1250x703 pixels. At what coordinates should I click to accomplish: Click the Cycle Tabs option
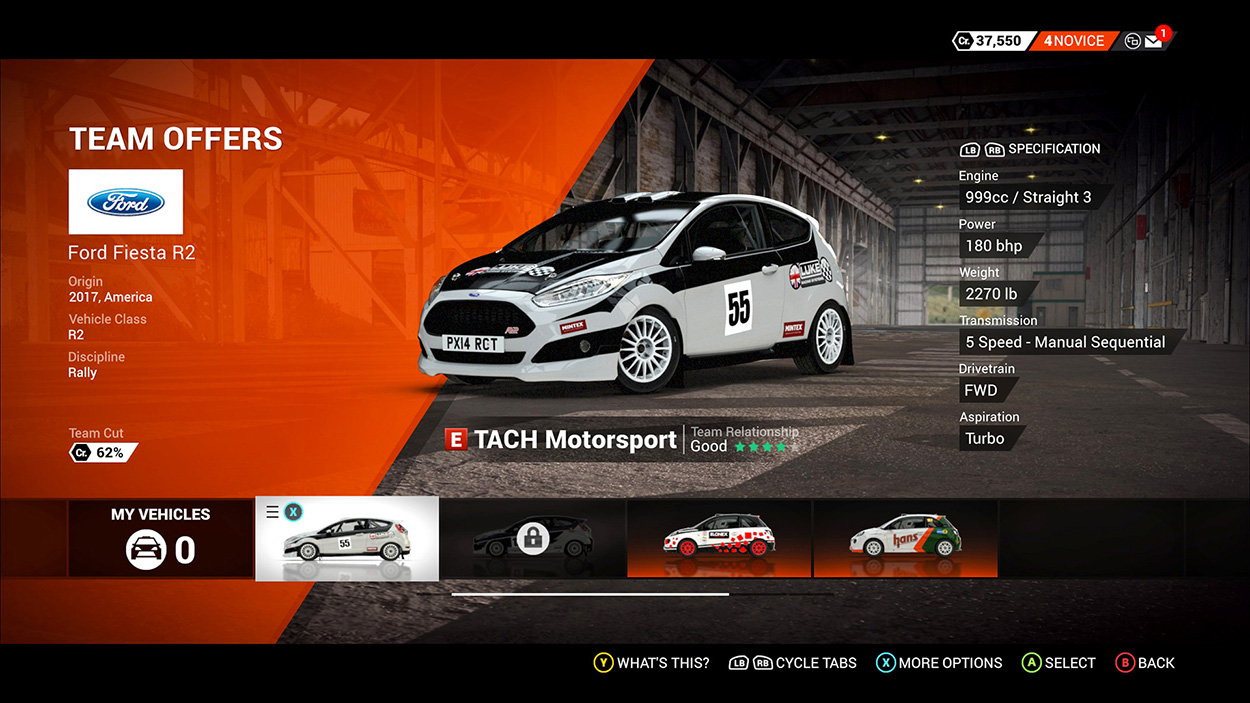(793, 663)
